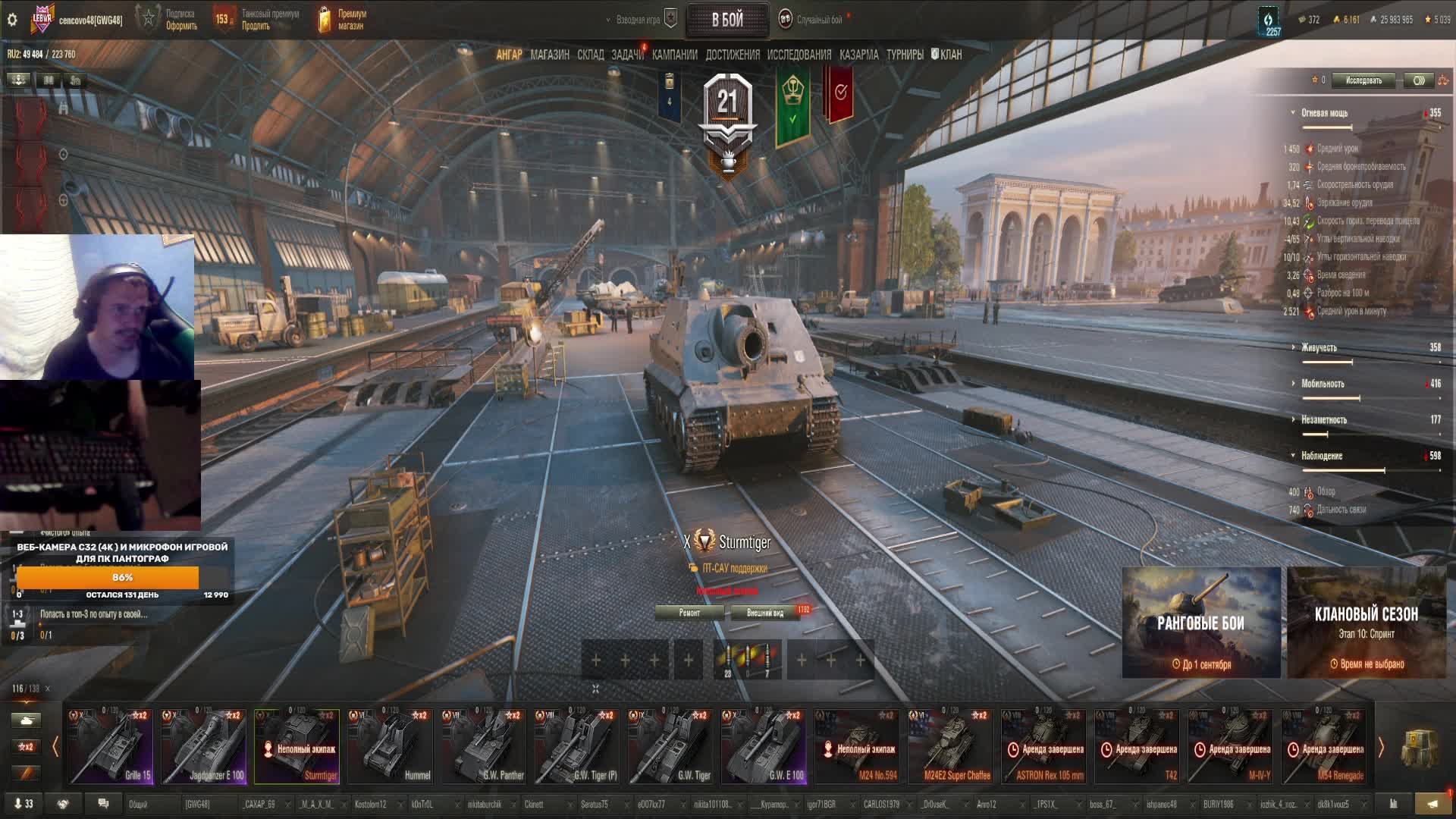Select the Grille 15 tank in carousel
The image size is (1456, 819).
tap(111, 745)
